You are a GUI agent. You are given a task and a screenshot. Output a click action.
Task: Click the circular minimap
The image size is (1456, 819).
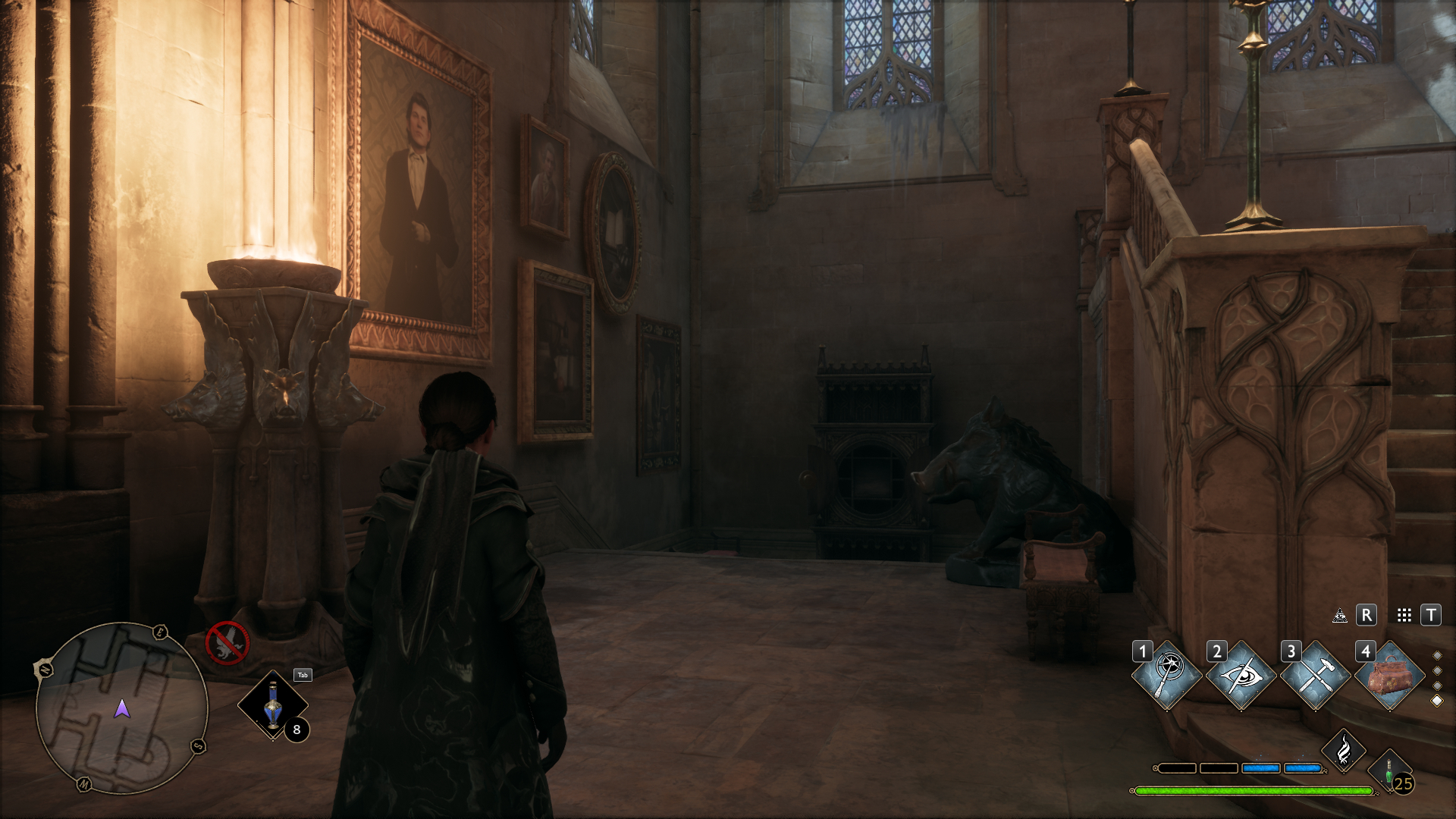tap(122, 708)
